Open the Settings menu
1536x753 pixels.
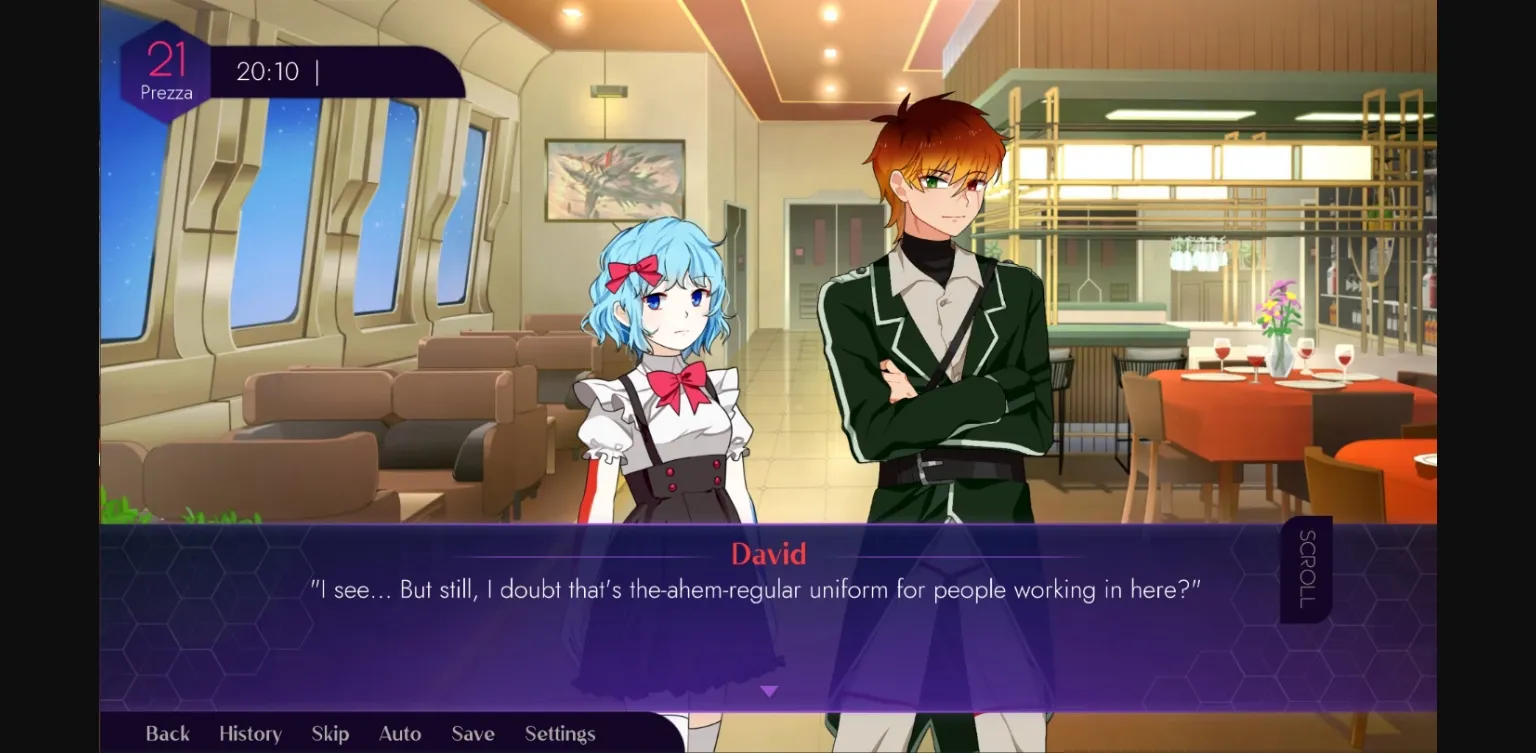[559, 733]
